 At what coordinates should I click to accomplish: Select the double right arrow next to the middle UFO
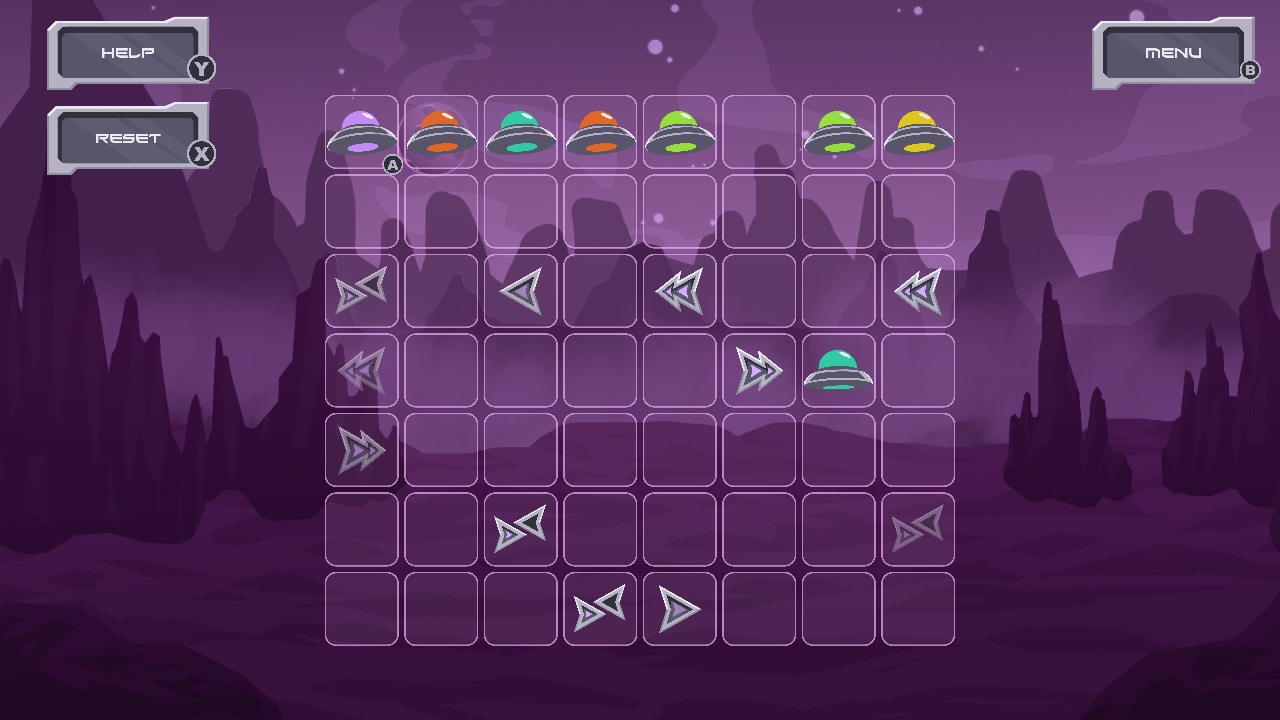(x=759, y=370)
